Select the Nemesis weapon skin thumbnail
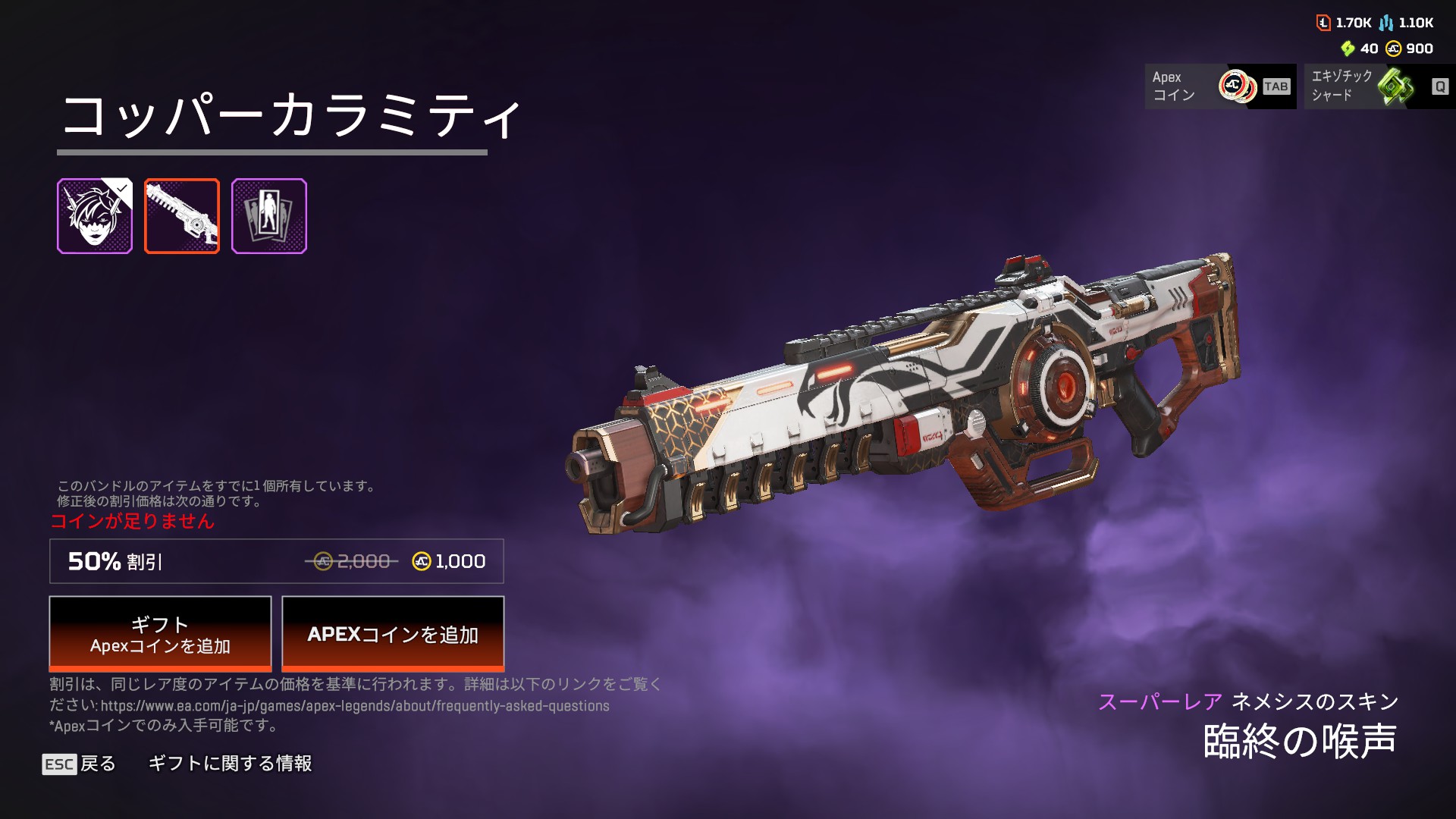 [x=182, y=216]
